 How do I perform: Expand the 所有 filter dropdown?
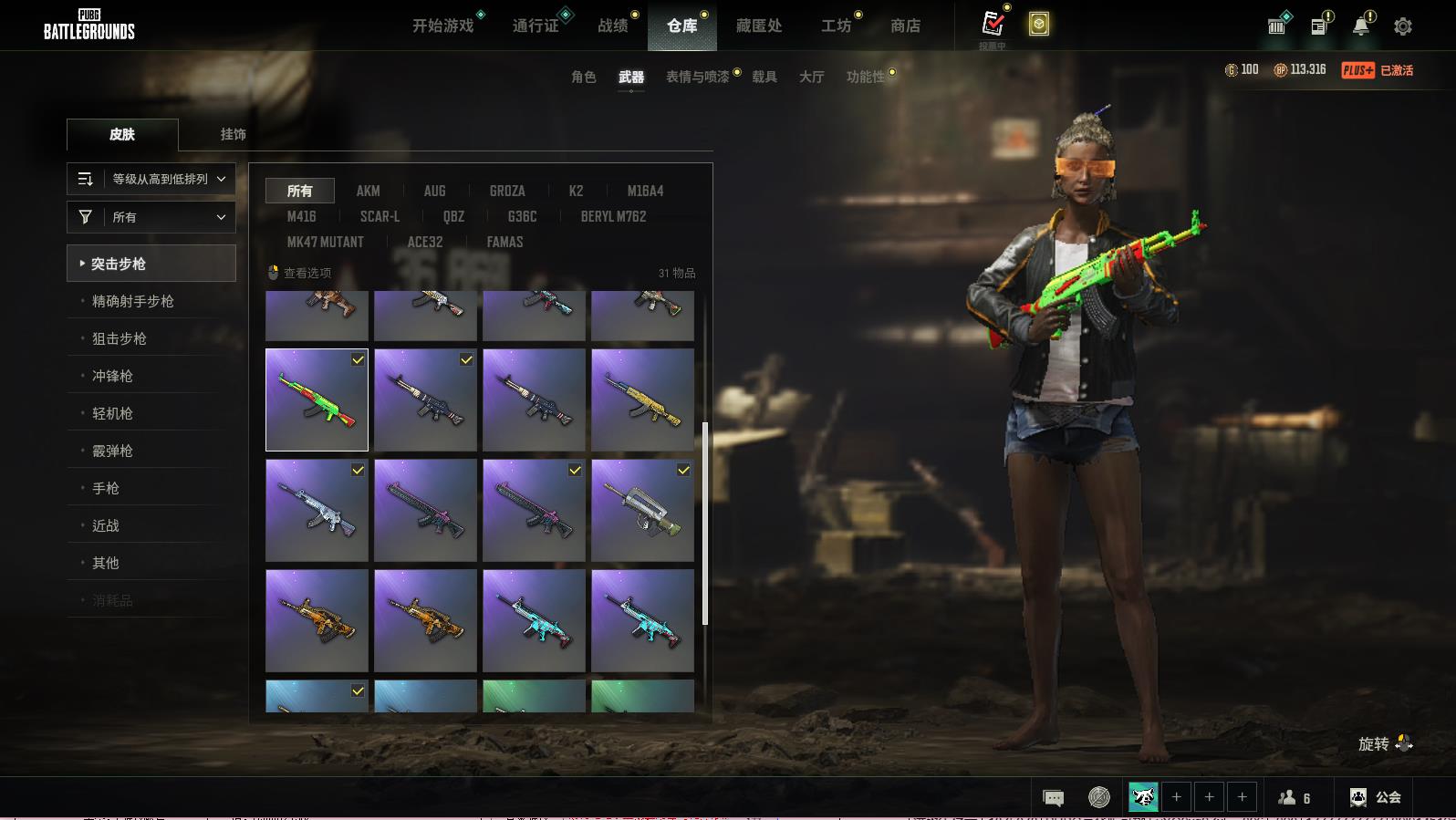tap(151, 217)
